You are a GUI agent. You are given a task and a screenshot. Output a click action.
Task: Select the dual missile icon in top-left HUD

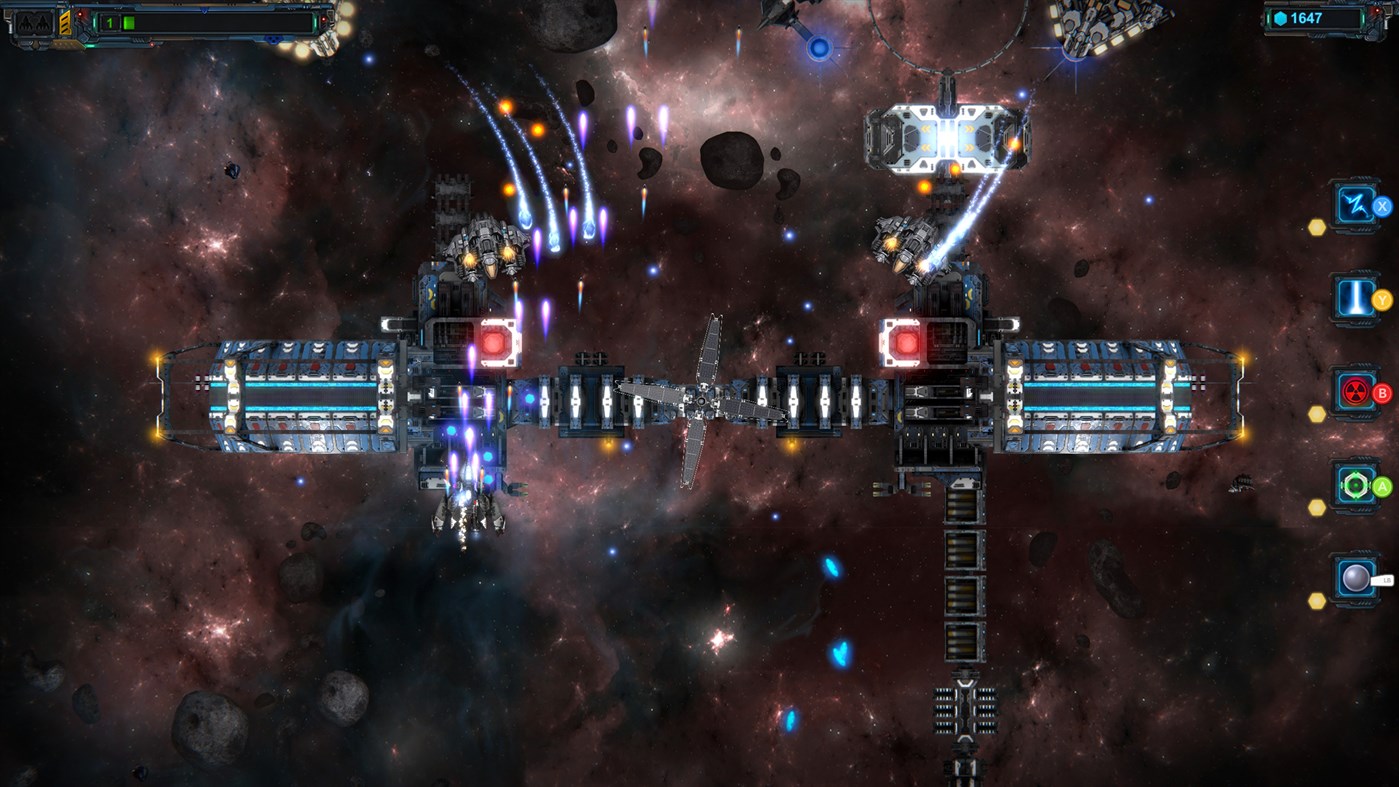pos(33,24)
